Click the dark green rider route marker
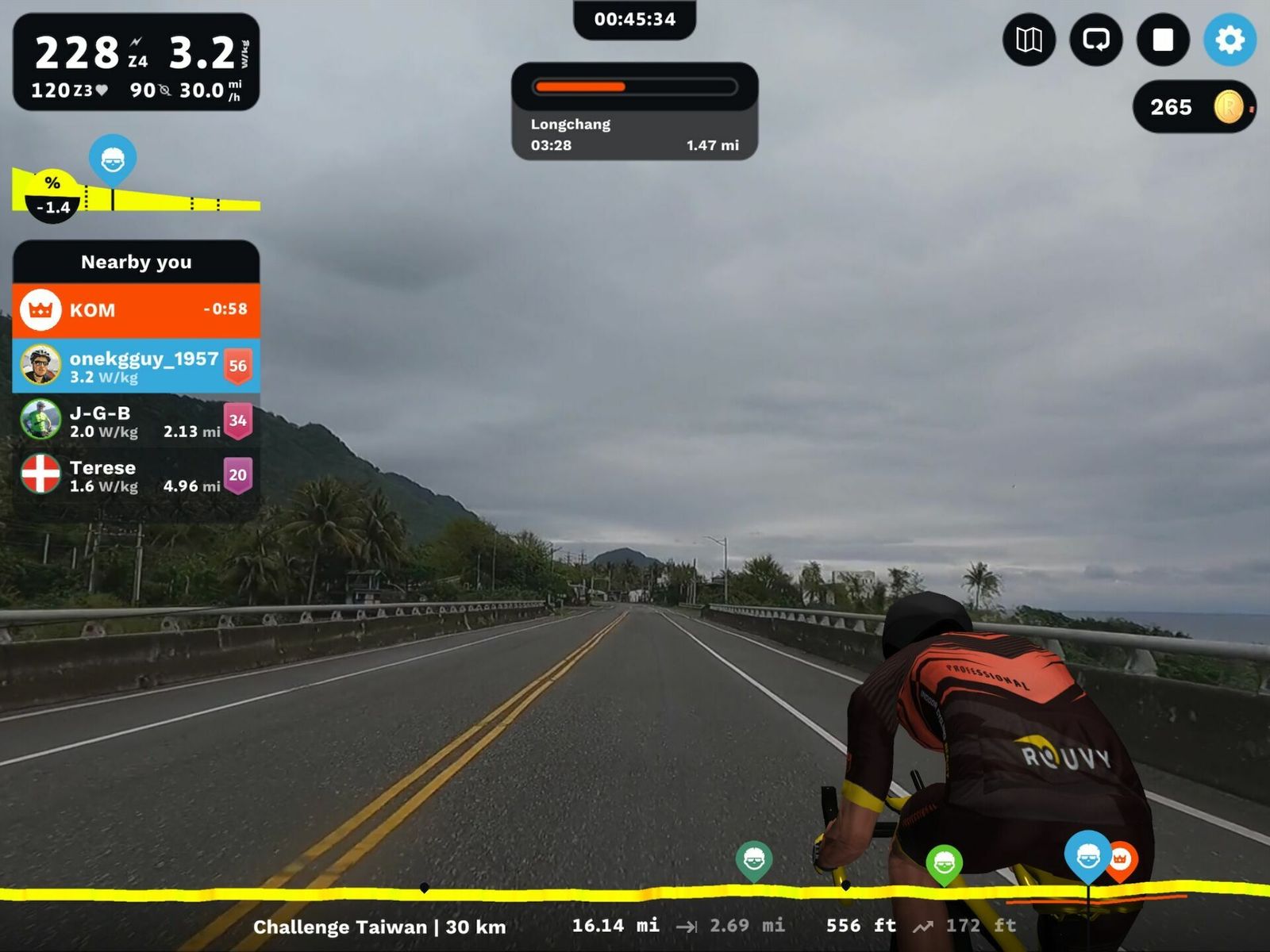1270x952 pixels. tap(753, 859)
